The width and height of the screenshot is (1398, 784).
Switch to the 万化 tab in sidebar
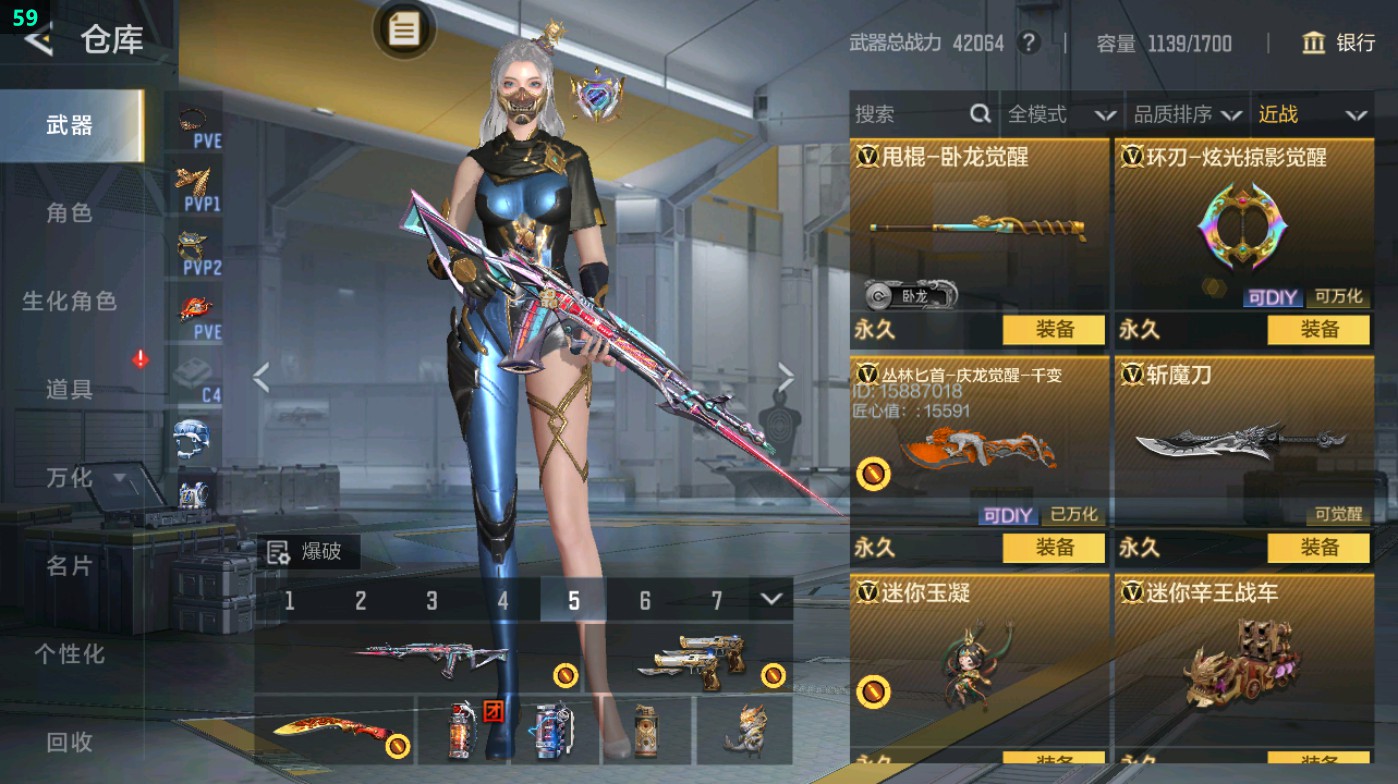[68, 479]
